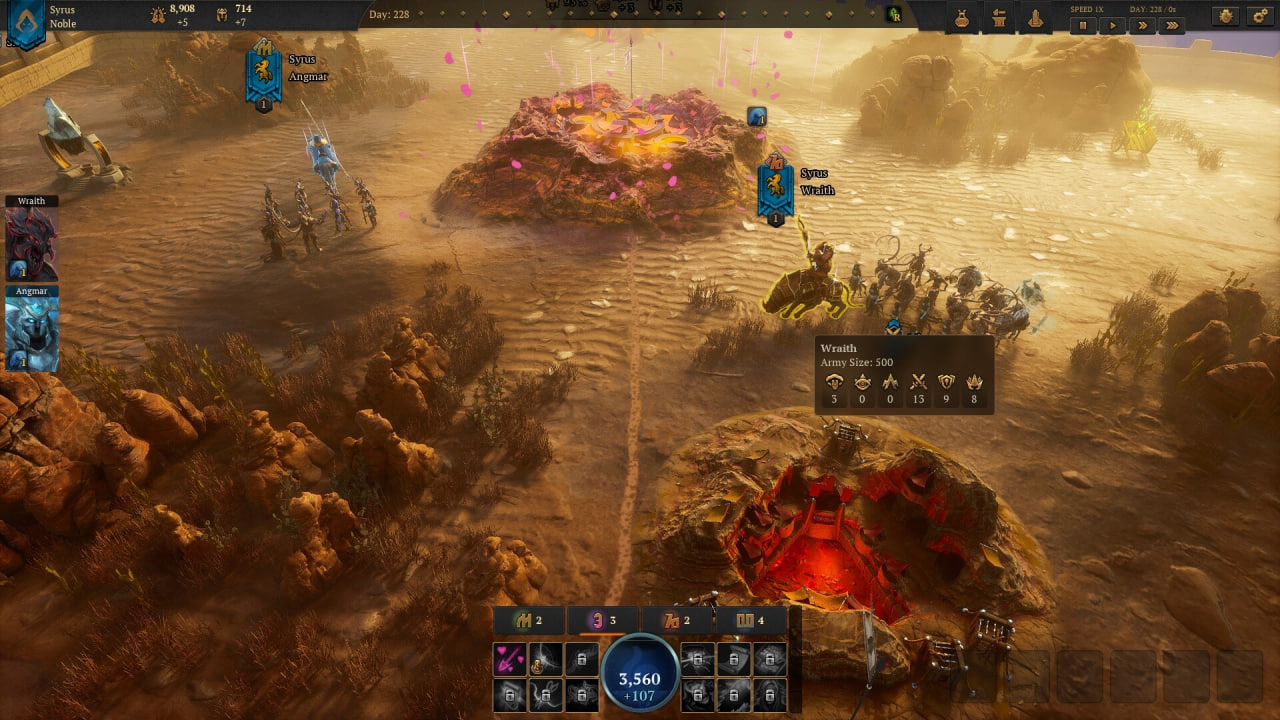
Task: Switch to the blue rune tab
Action: 750,621
